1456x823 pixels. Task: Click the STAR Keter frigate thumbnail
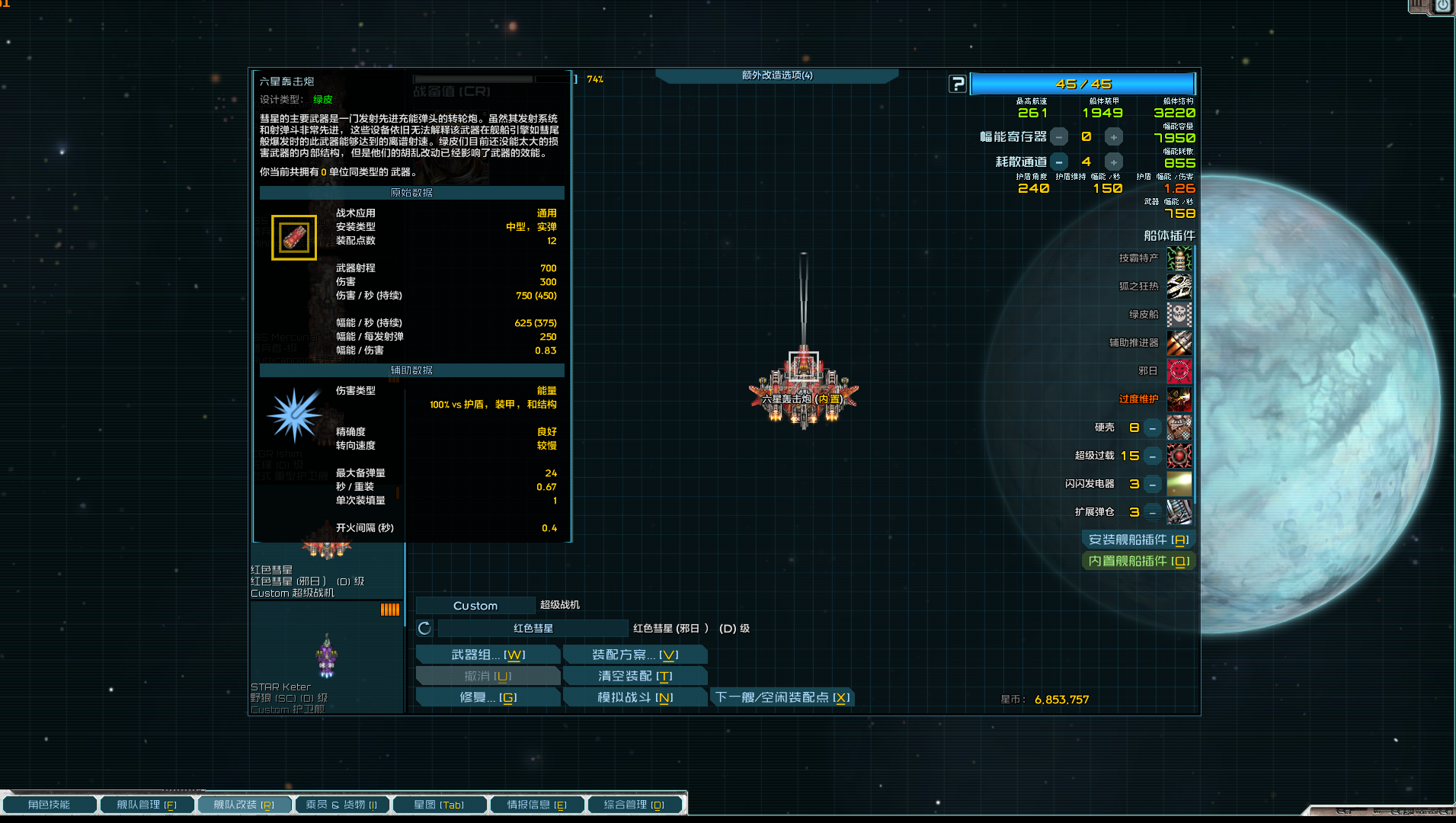tap(325, 655)
